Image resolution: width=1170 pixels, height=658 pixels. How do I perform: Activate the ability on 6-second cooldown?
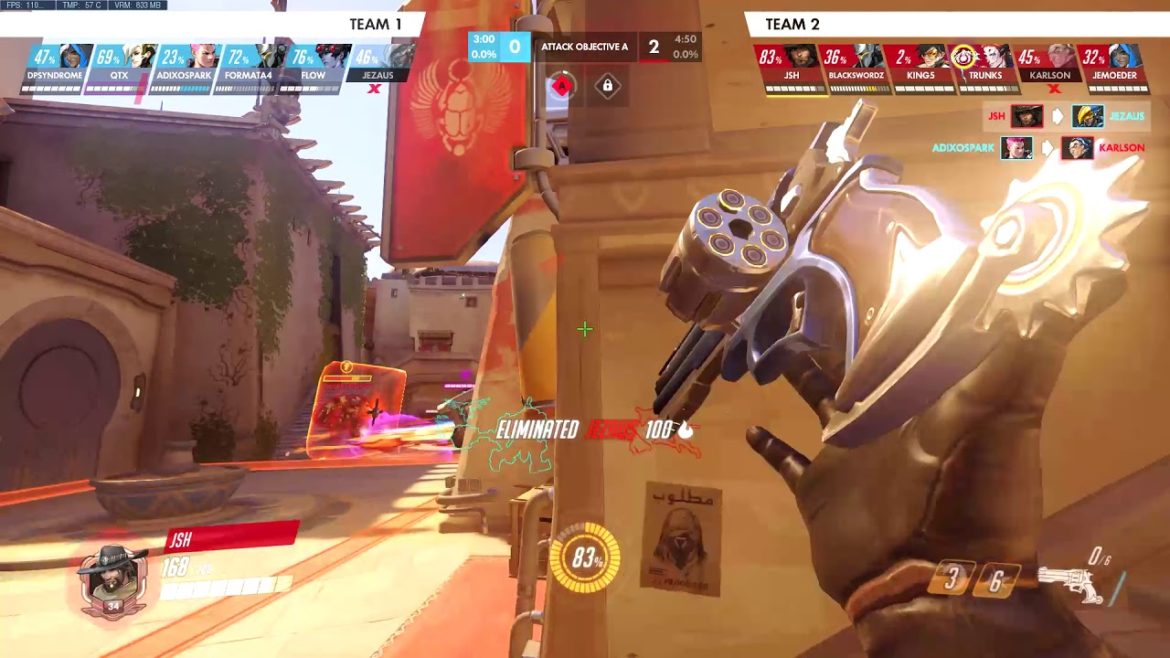[x=996, y=579]
